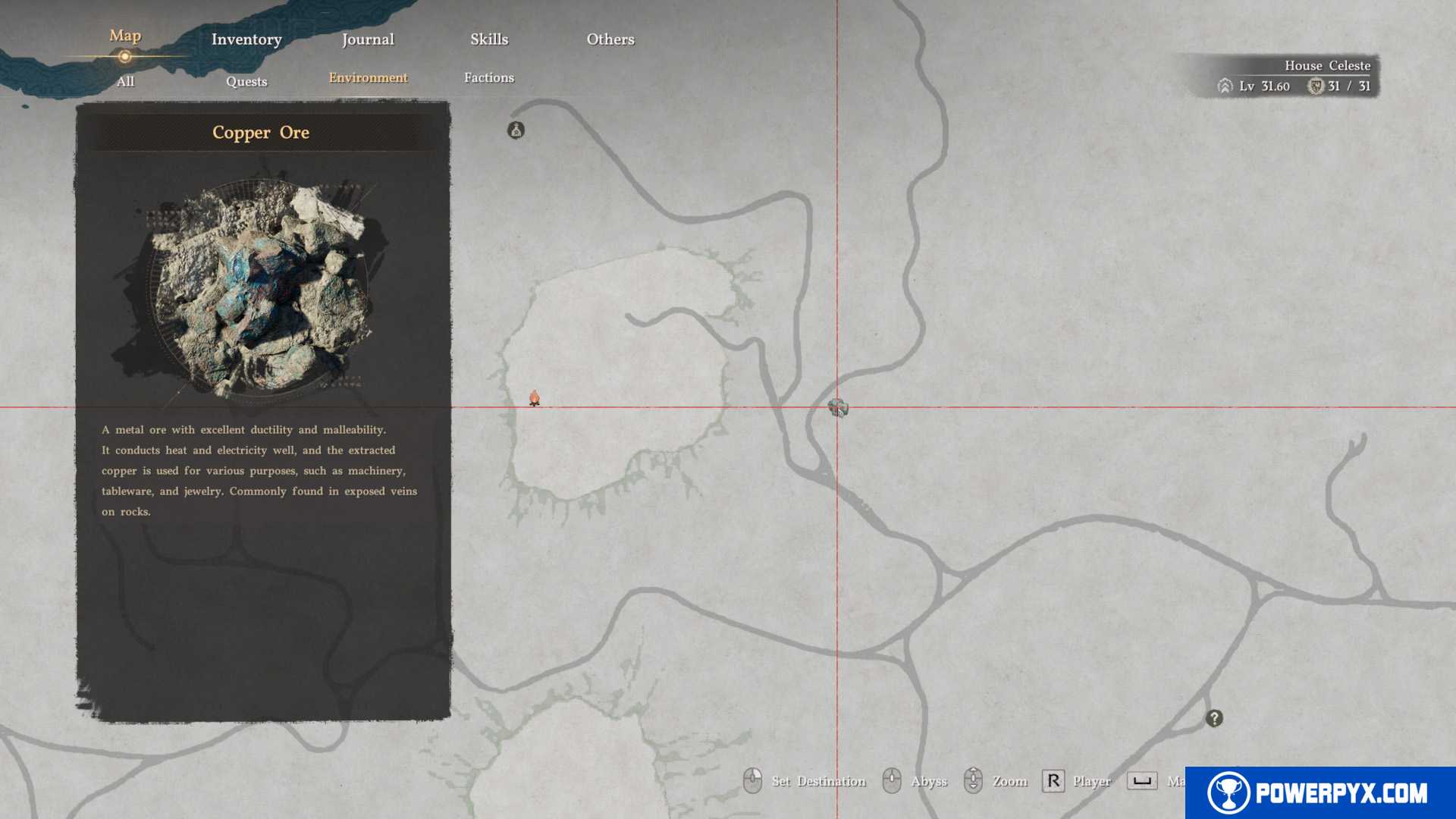
Task: Switch map filter to Factions
Action: [489, 77]
